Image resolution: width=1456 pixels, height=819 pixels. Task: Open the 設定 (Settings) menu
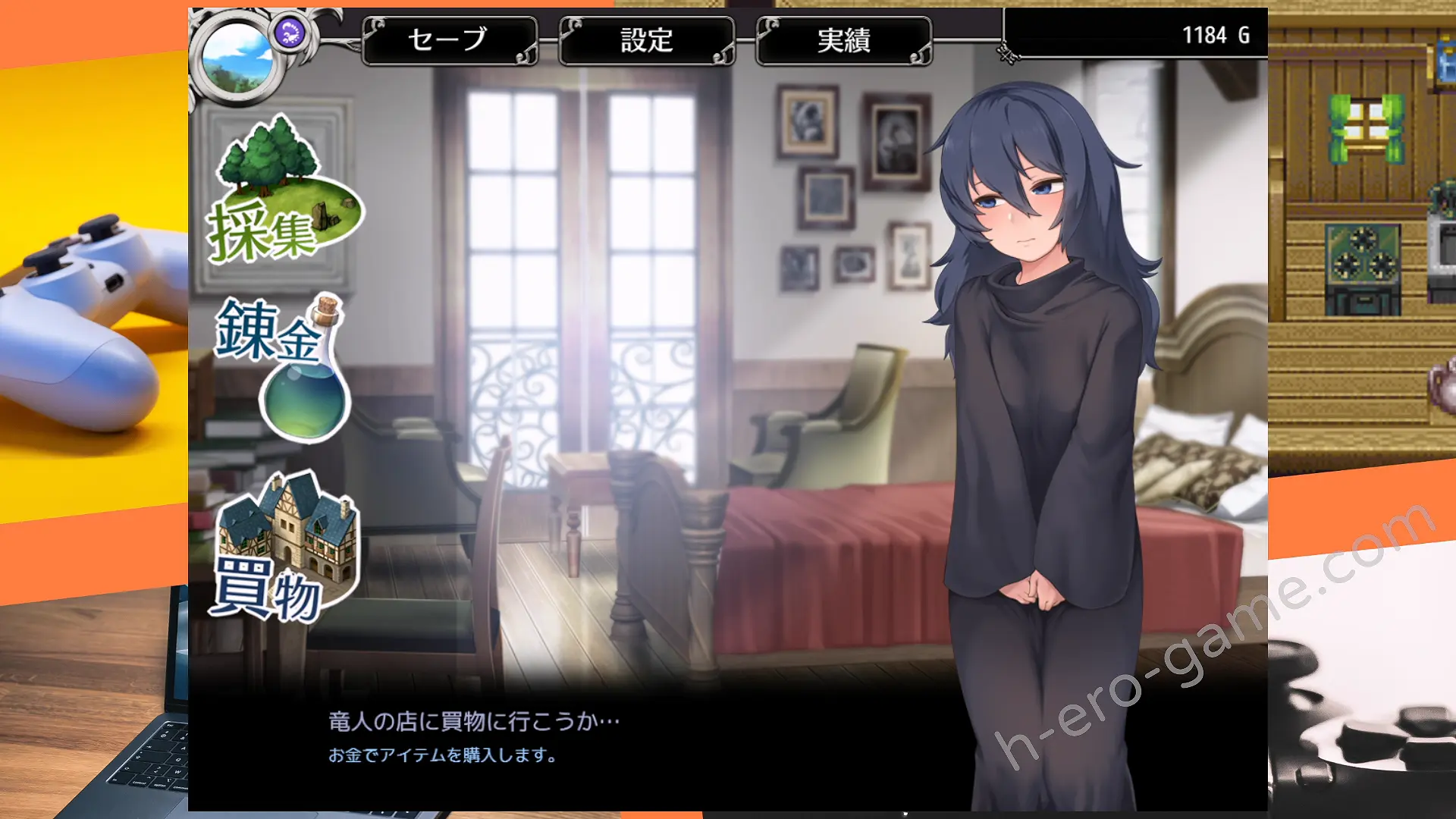coord(646,40)
